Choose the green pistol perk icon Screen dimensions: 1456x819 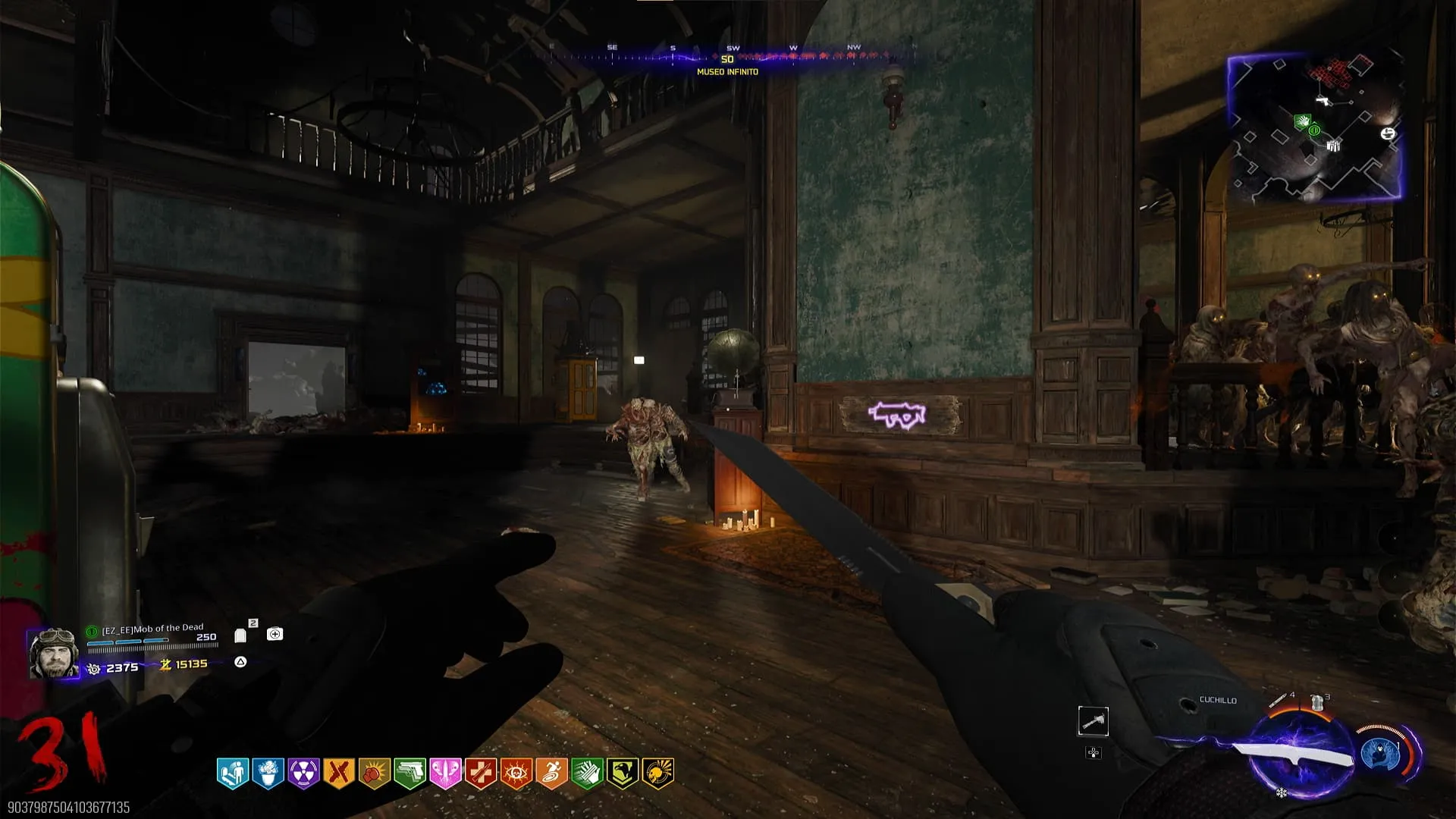pyautogui.click(x=409, y=773)
